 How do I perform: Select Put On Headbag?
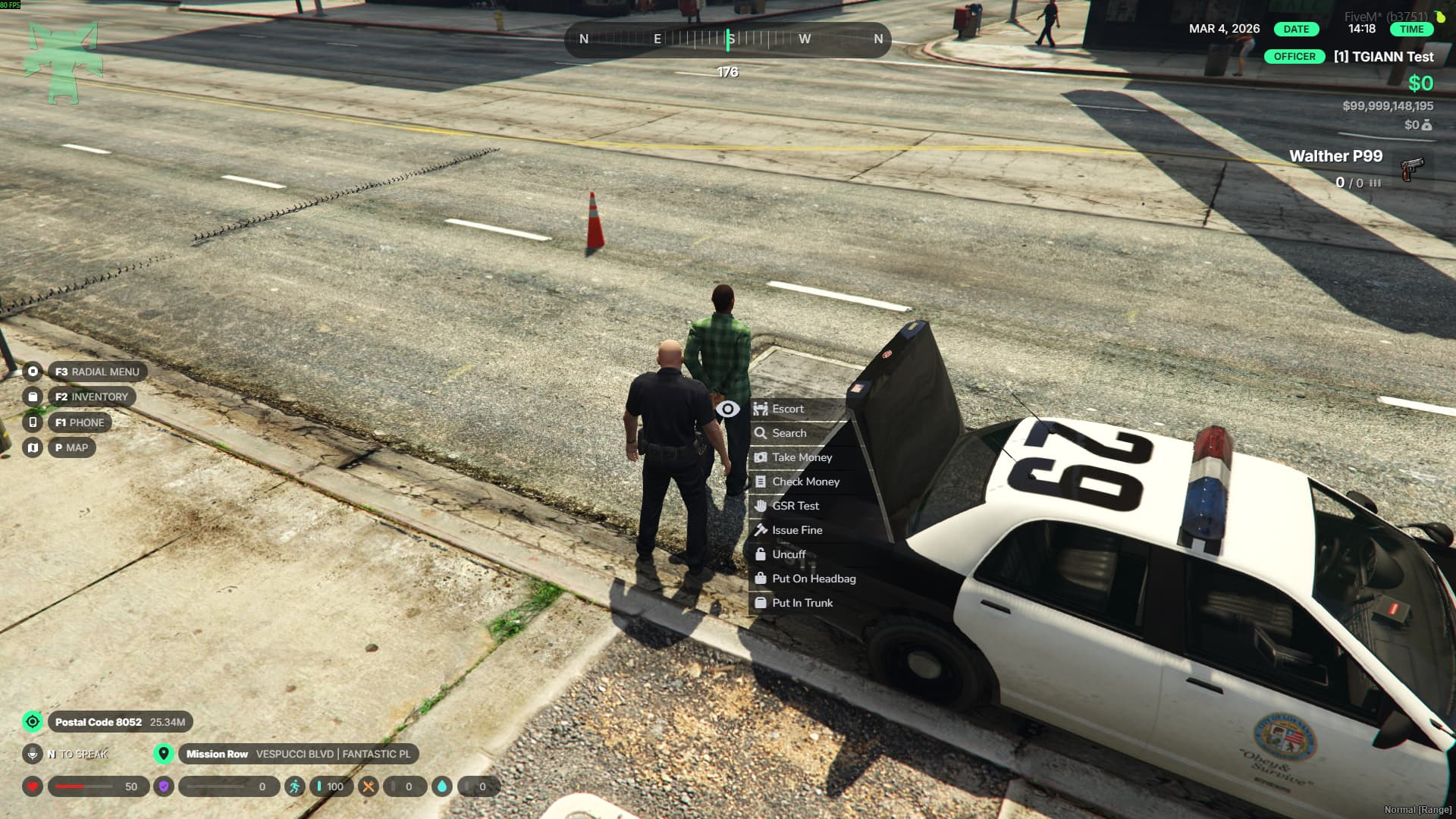click(813, 579)
